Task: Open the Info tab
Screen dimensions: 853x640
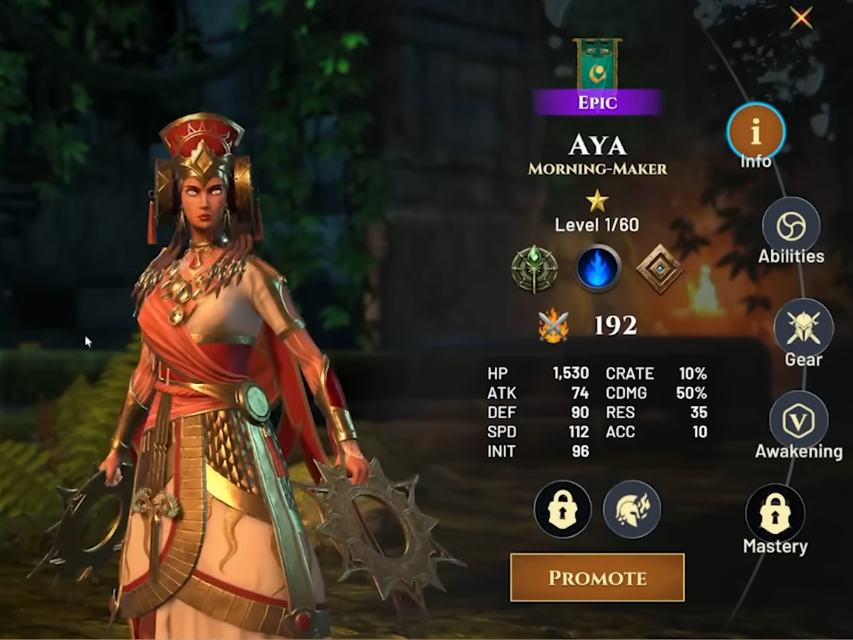Action: coord(756,131)
